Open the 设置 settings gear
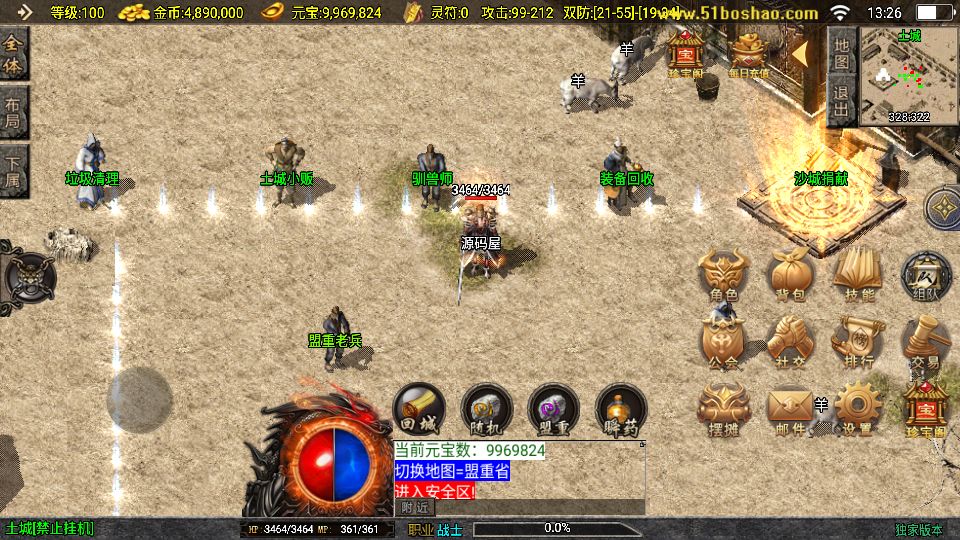The width and height of the screenshot is (960, 540). [x=857, y=411]
